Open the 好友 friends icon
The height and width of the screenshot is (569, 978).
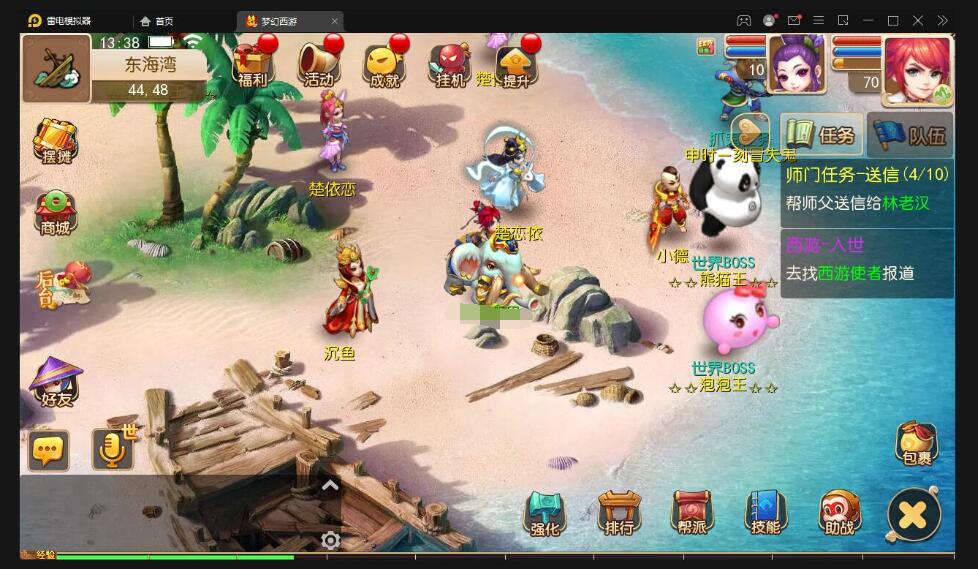(x=56, y=382)
